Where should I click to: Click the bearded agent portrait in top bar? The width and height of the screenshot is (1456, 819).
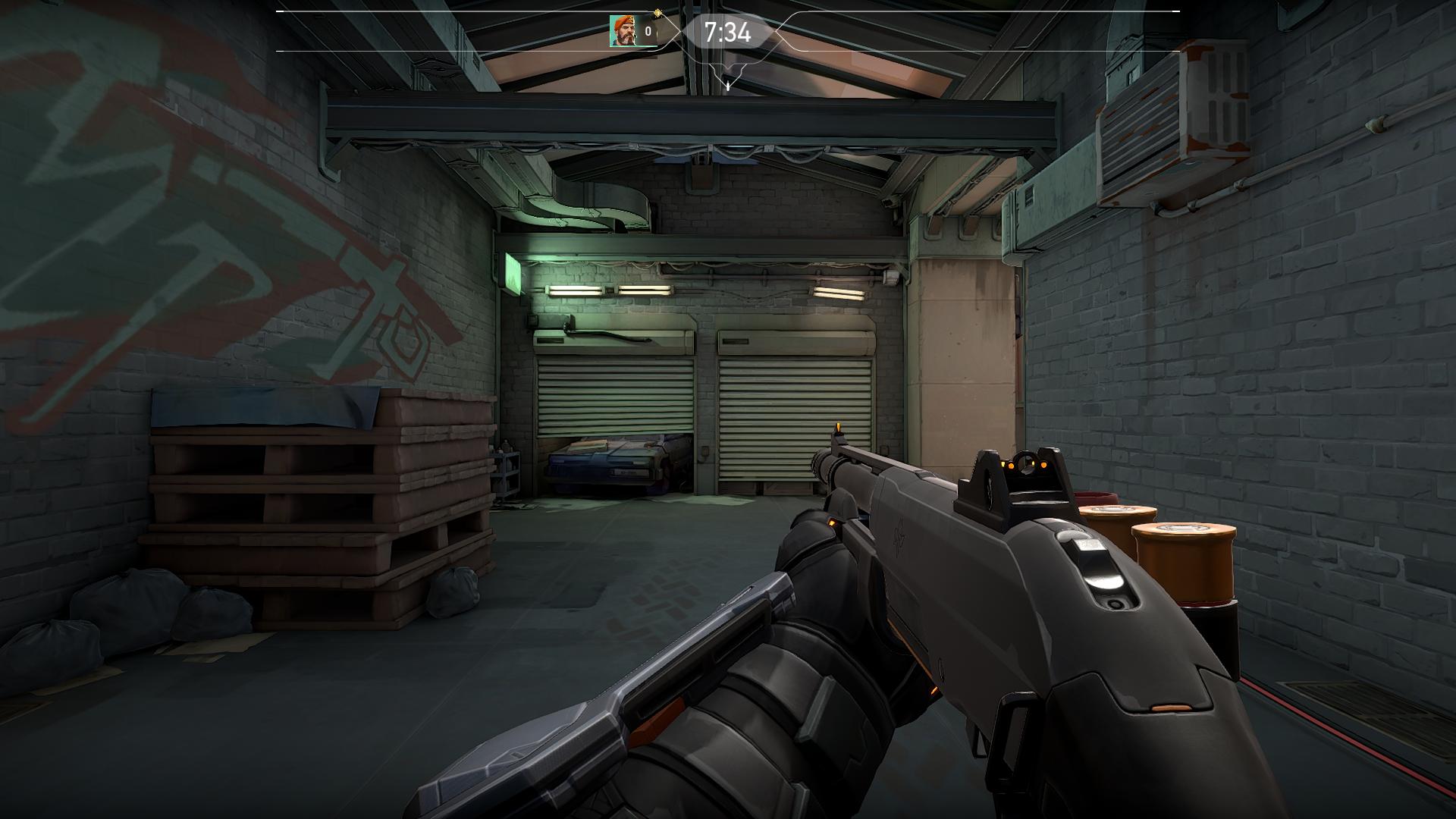point(623,32)
